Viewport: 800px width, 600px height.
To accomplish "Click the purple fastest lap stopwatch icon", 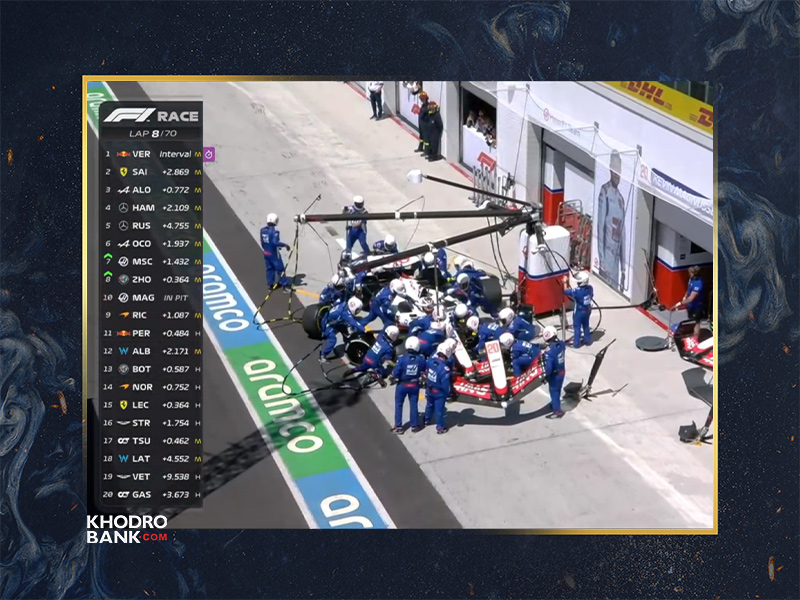I will (209, 154).
